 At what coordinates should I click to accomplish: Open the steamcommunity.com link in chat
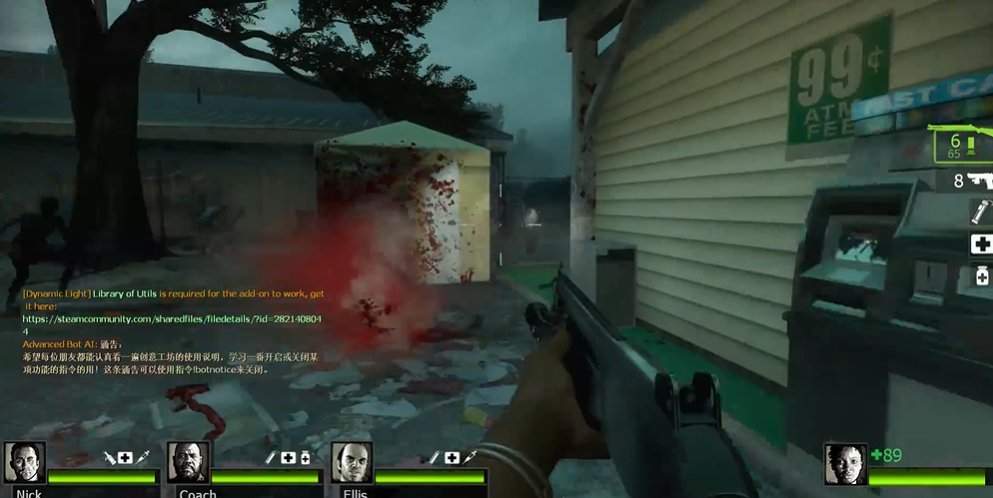click(x=172, y=319)
